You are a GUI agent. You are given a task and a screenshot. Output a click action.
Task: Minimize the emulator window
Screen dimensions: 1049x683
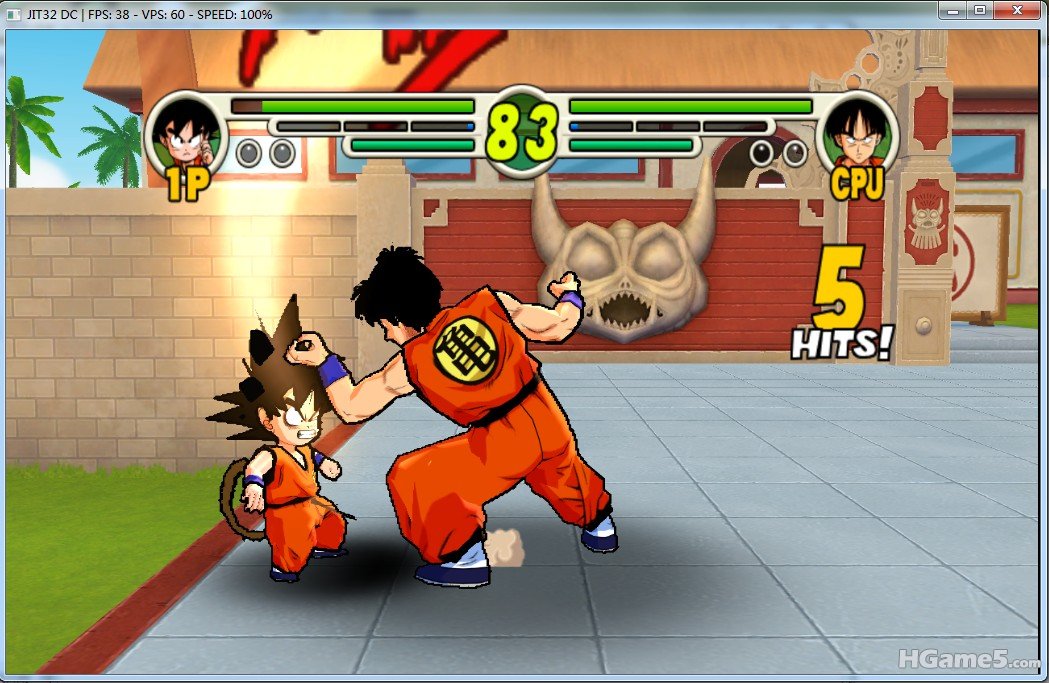click(953, 10)
